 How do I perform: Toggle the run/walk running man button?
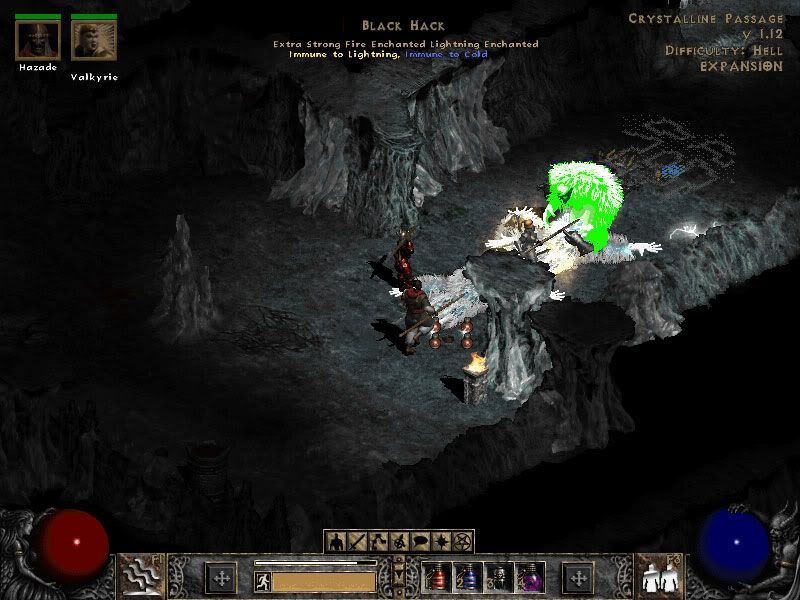pos(262,579)
